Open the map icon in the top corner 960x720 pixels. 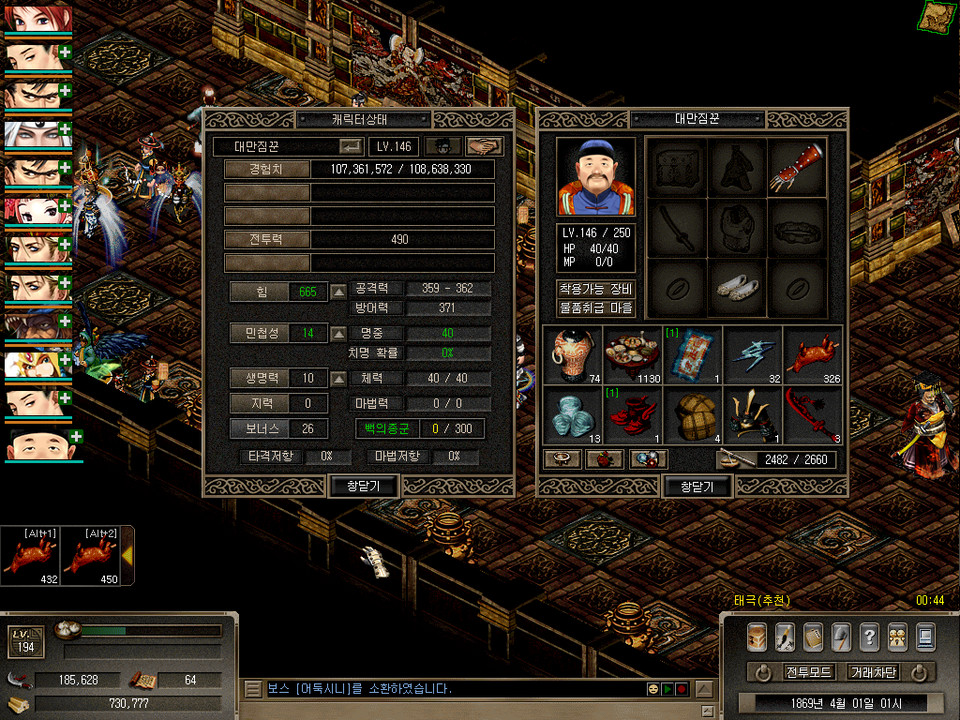(x=938, y=17)
